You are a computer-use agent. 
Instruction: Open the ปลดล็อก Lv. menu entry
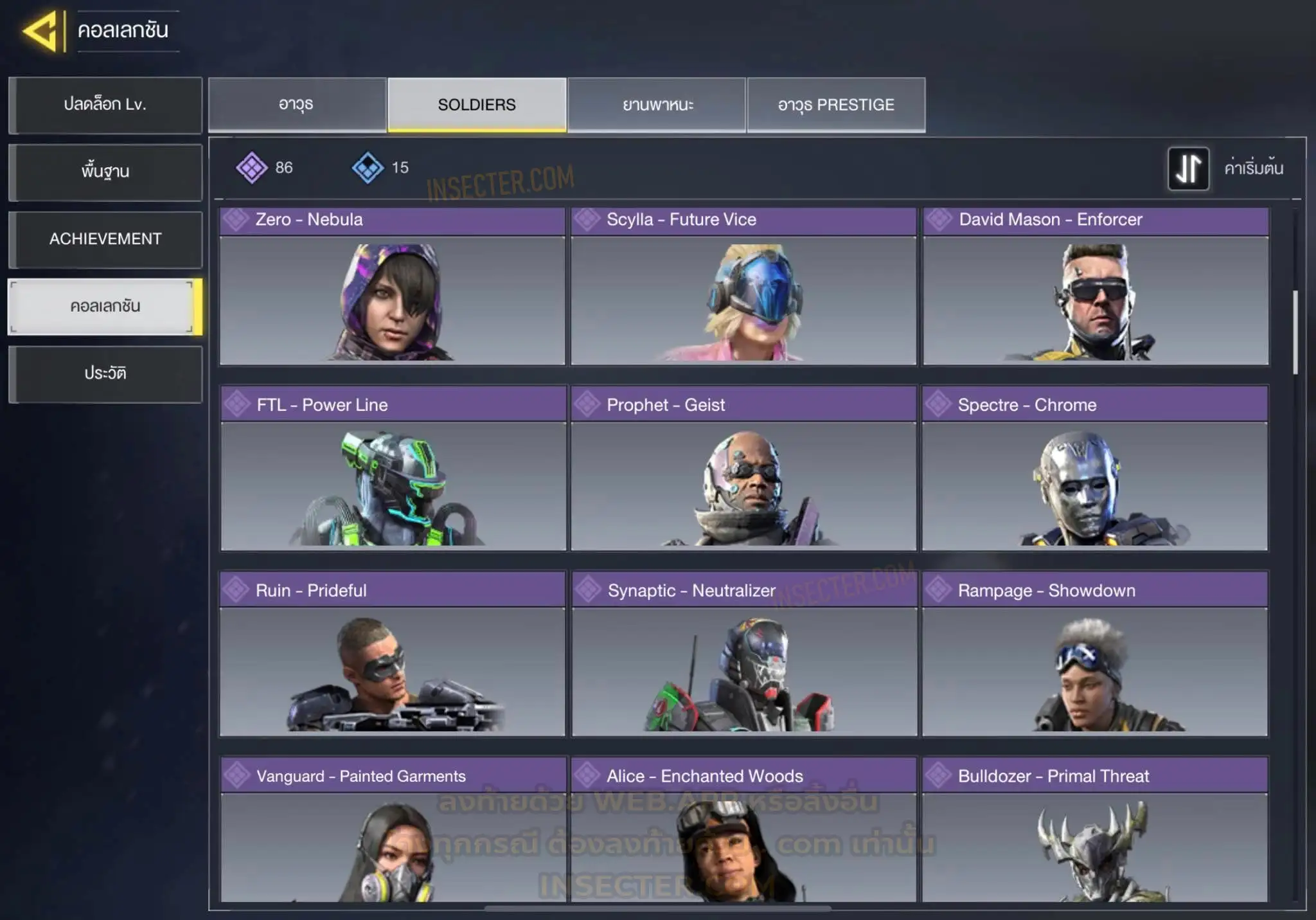(105, 105)
